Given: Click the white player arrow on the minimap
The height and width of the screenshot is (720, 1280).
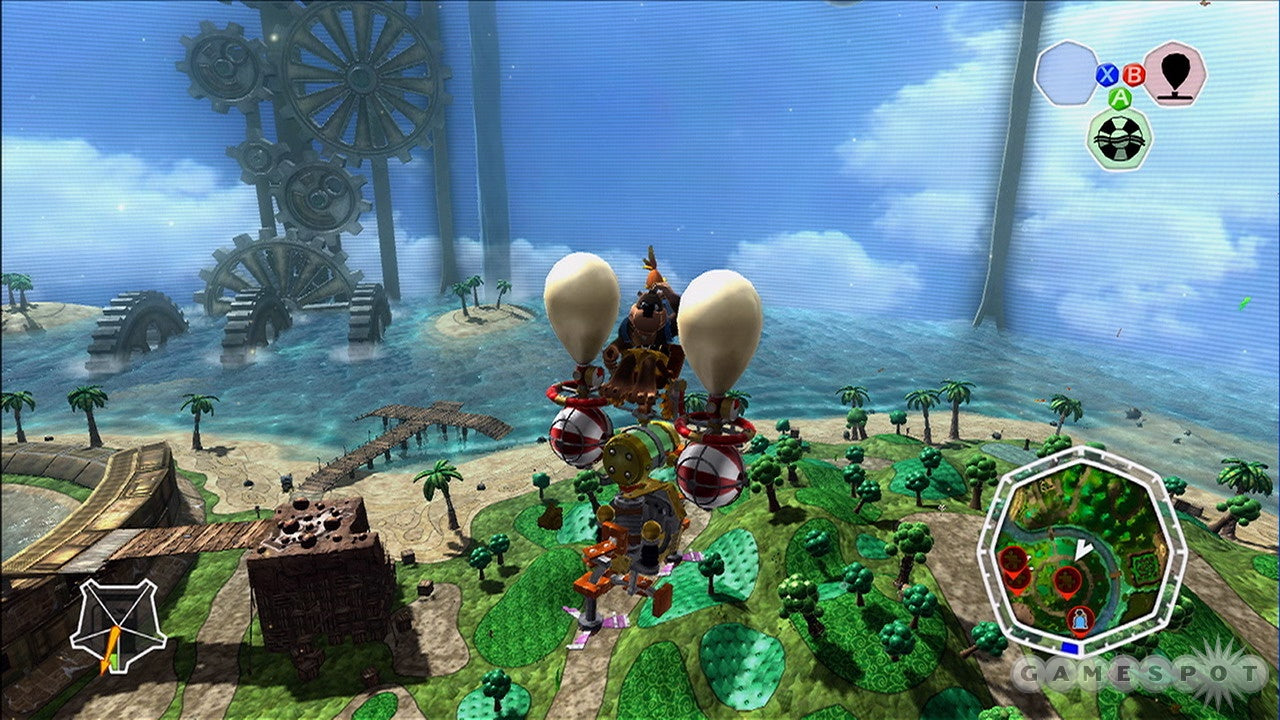Looking at the screenshot, I should coord(1082,547).
